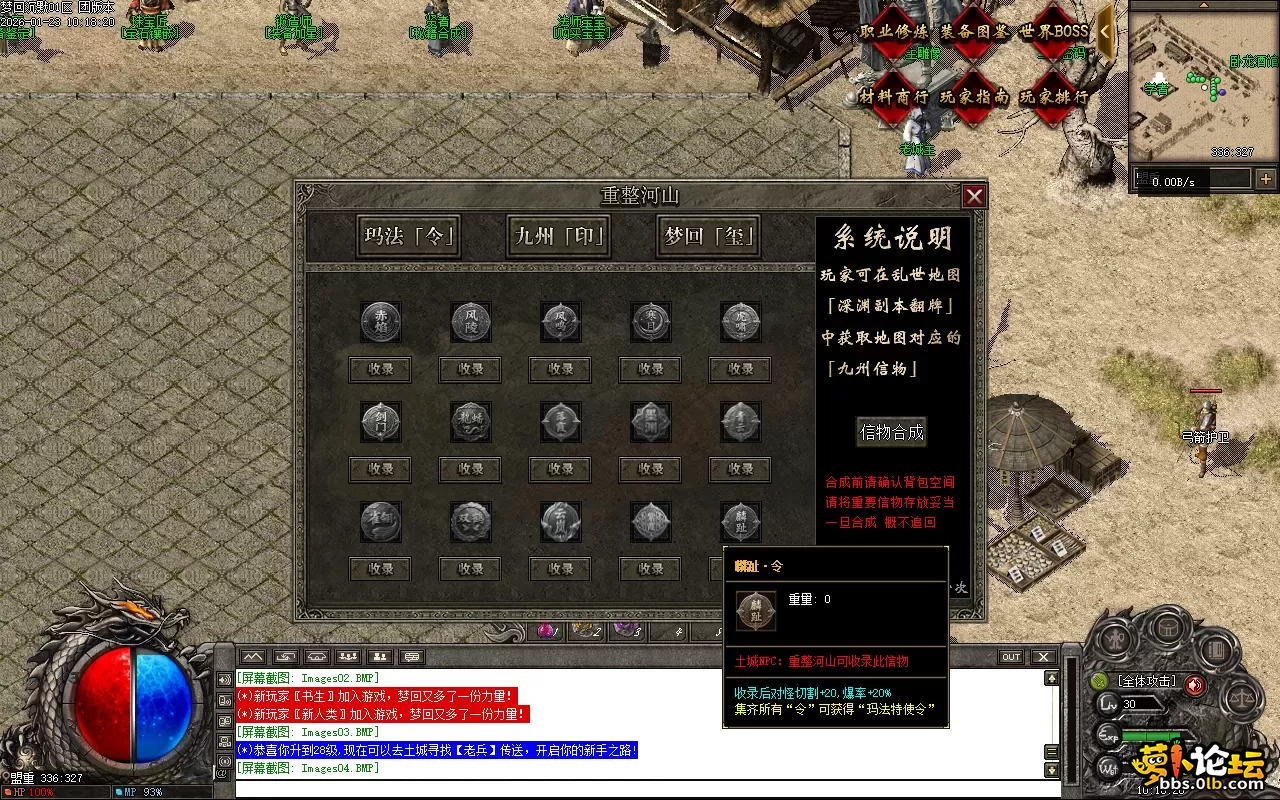Click the chat panel's OUT button
The height and width of the screenshot is (800, 1280).
tap(1011, 657)
